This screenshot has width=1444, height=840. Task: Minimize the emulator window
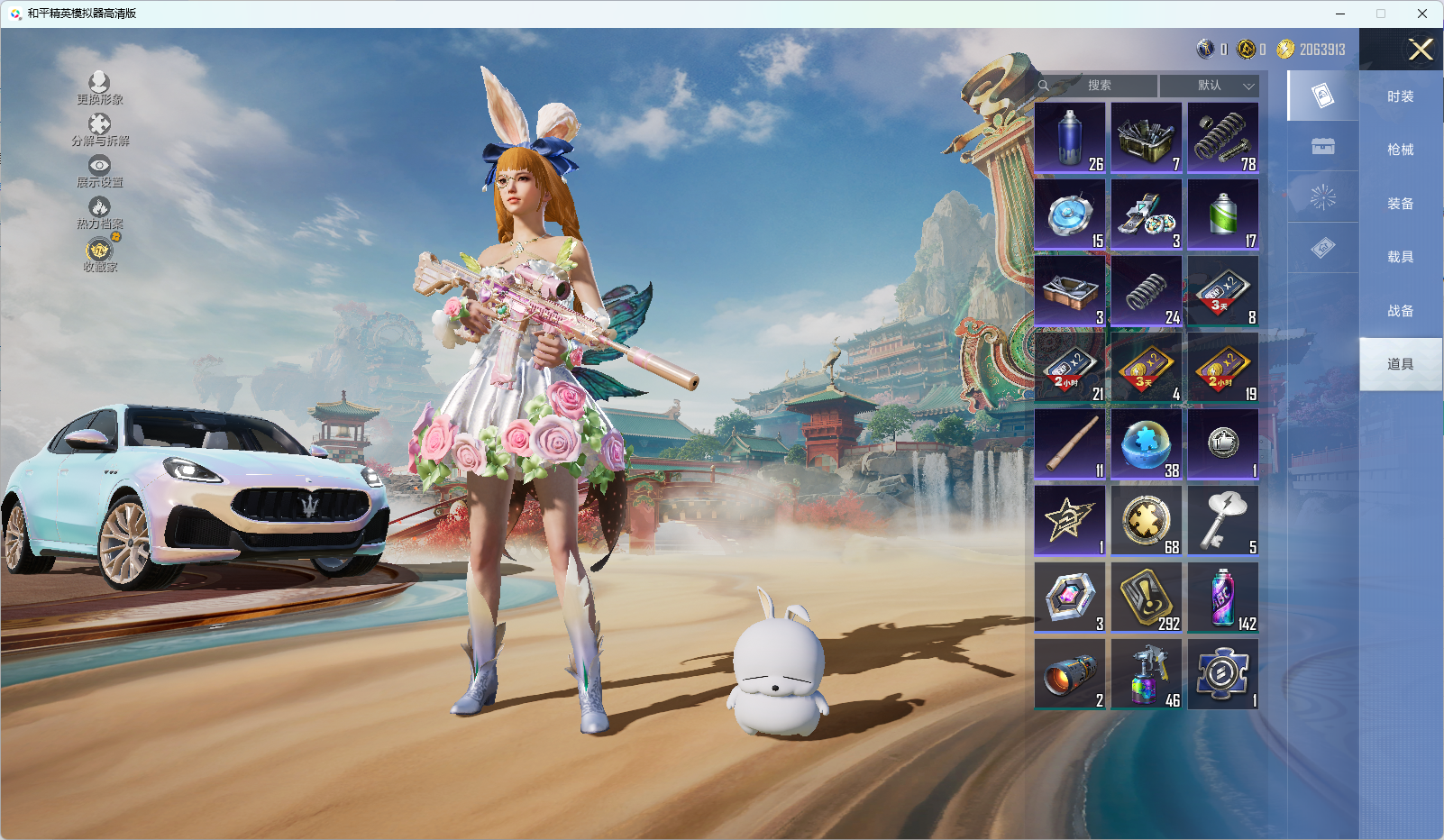pyautogui.click(x=1340, y=14)
